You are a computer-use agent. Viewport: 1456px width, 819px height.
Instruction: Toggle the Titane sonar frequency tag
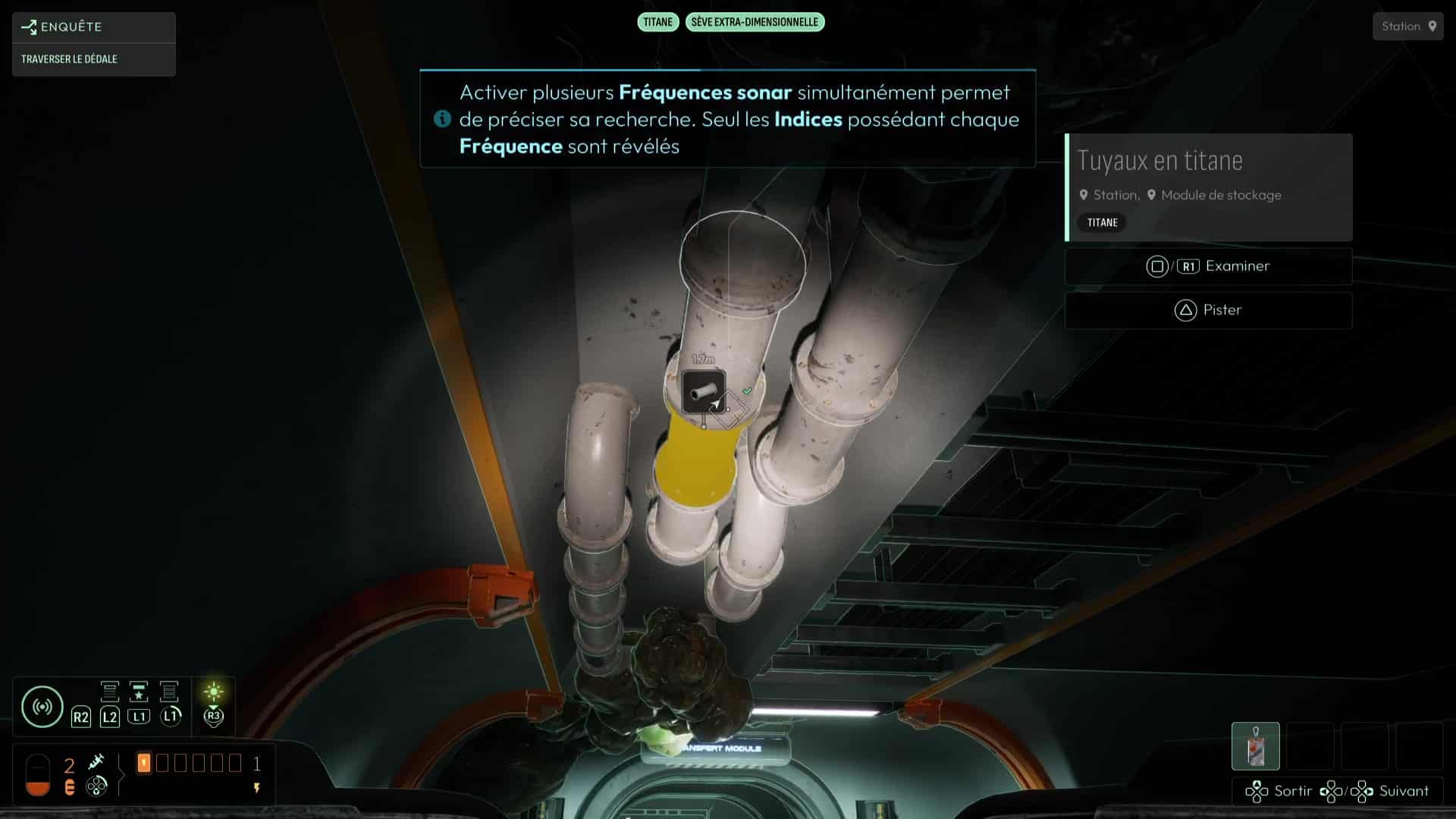point(657,22)
